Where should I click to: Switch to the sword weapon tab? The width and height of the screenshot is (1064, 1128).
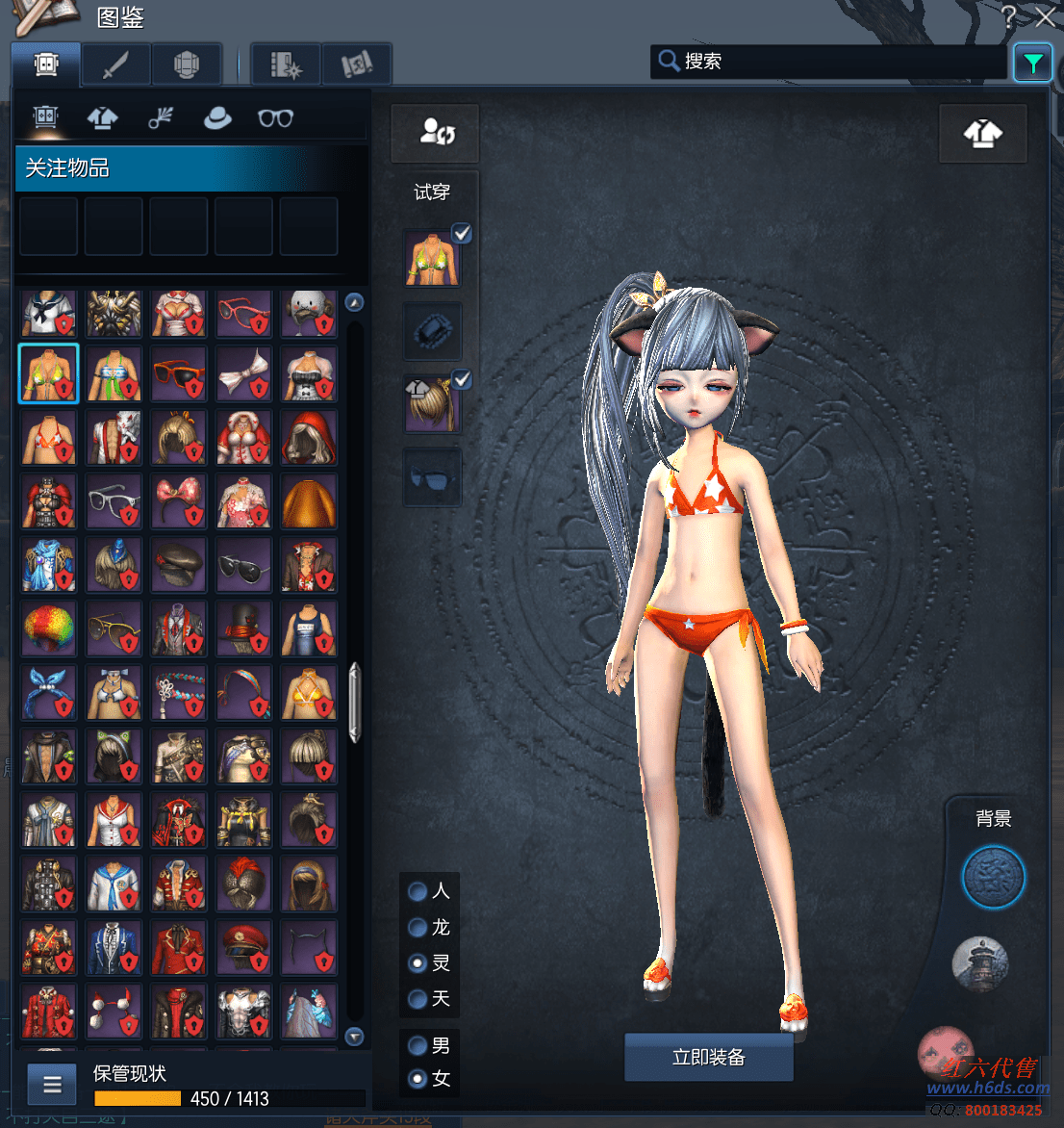tap(115, 65)
